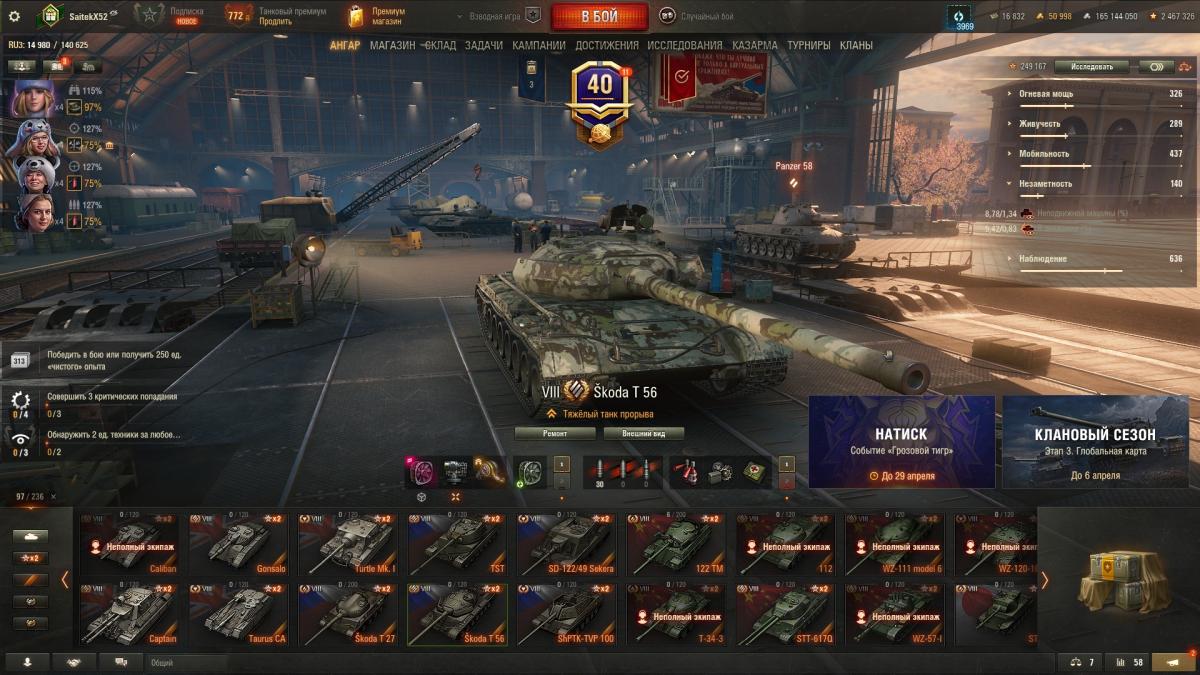The width and height of the screenshot is (1200, 675).
Task: Open the Премиум магазин
Action: 377,16
